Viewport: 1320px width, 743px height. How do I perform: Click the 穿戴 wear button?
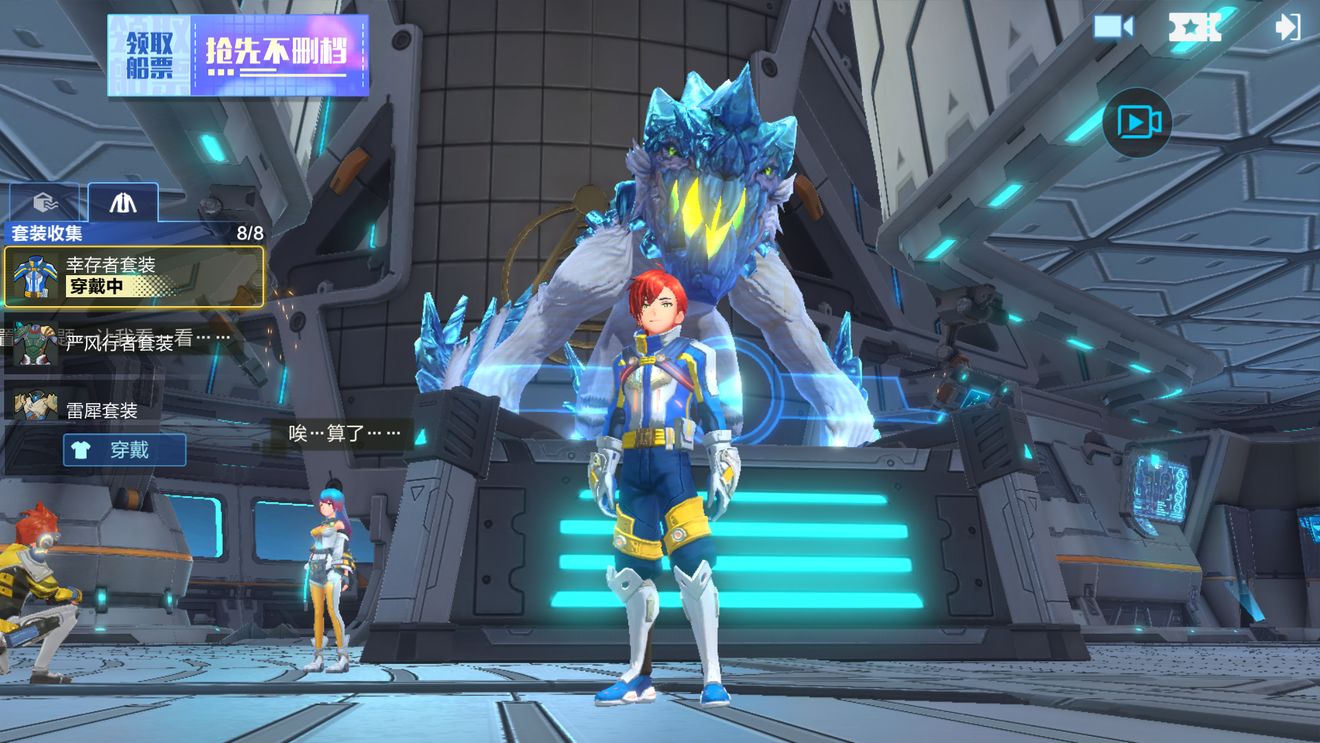click(125, 450)
